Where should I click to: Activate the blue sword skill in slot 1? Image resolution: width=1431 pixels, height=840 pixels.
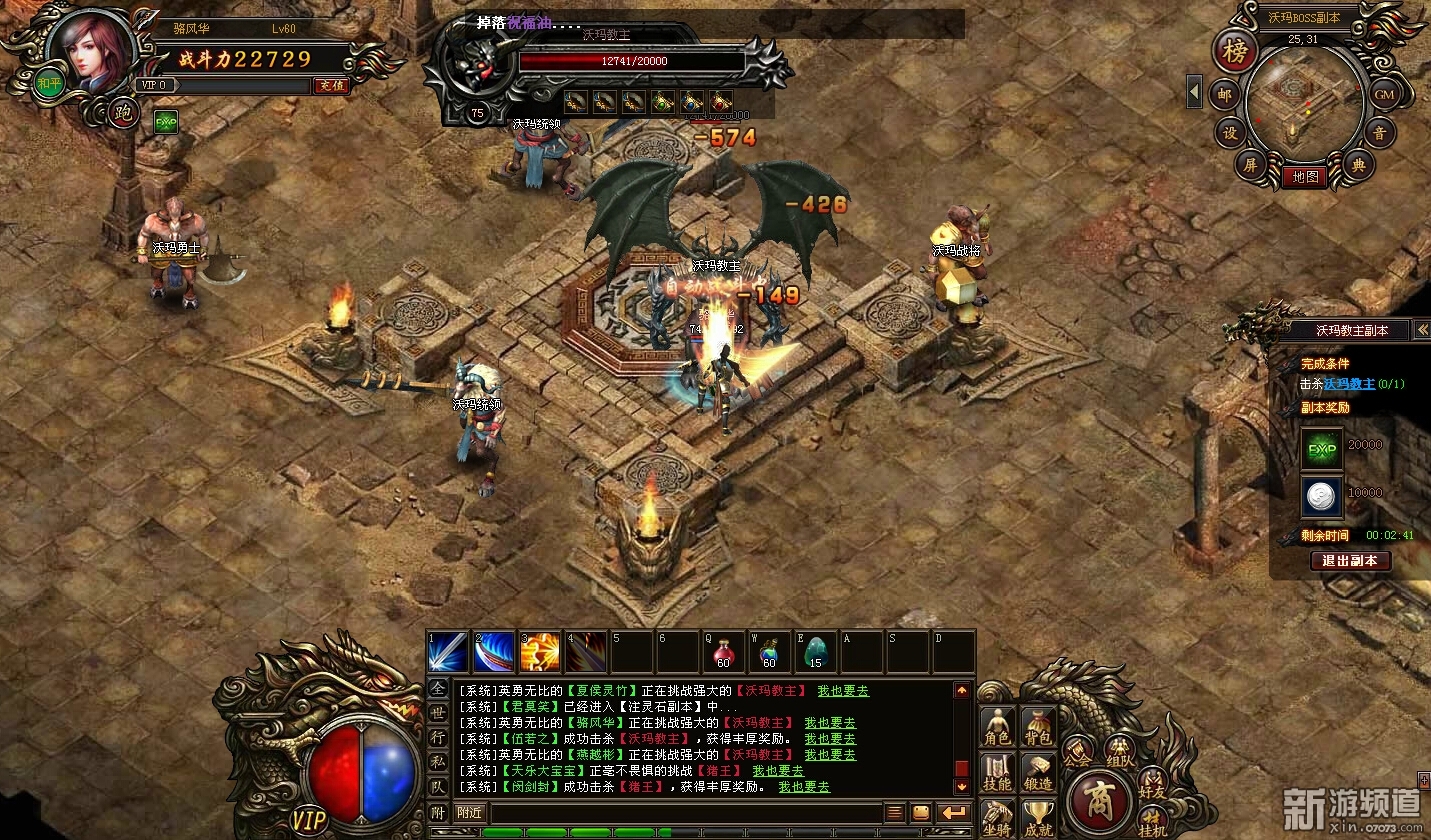point(446,651)
